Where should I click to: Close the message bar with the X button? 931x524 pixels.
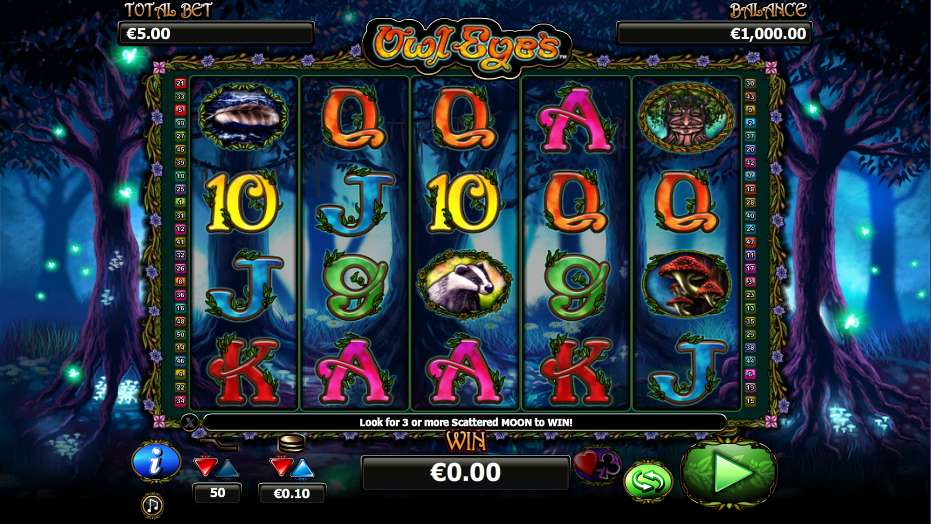point(190,423)
